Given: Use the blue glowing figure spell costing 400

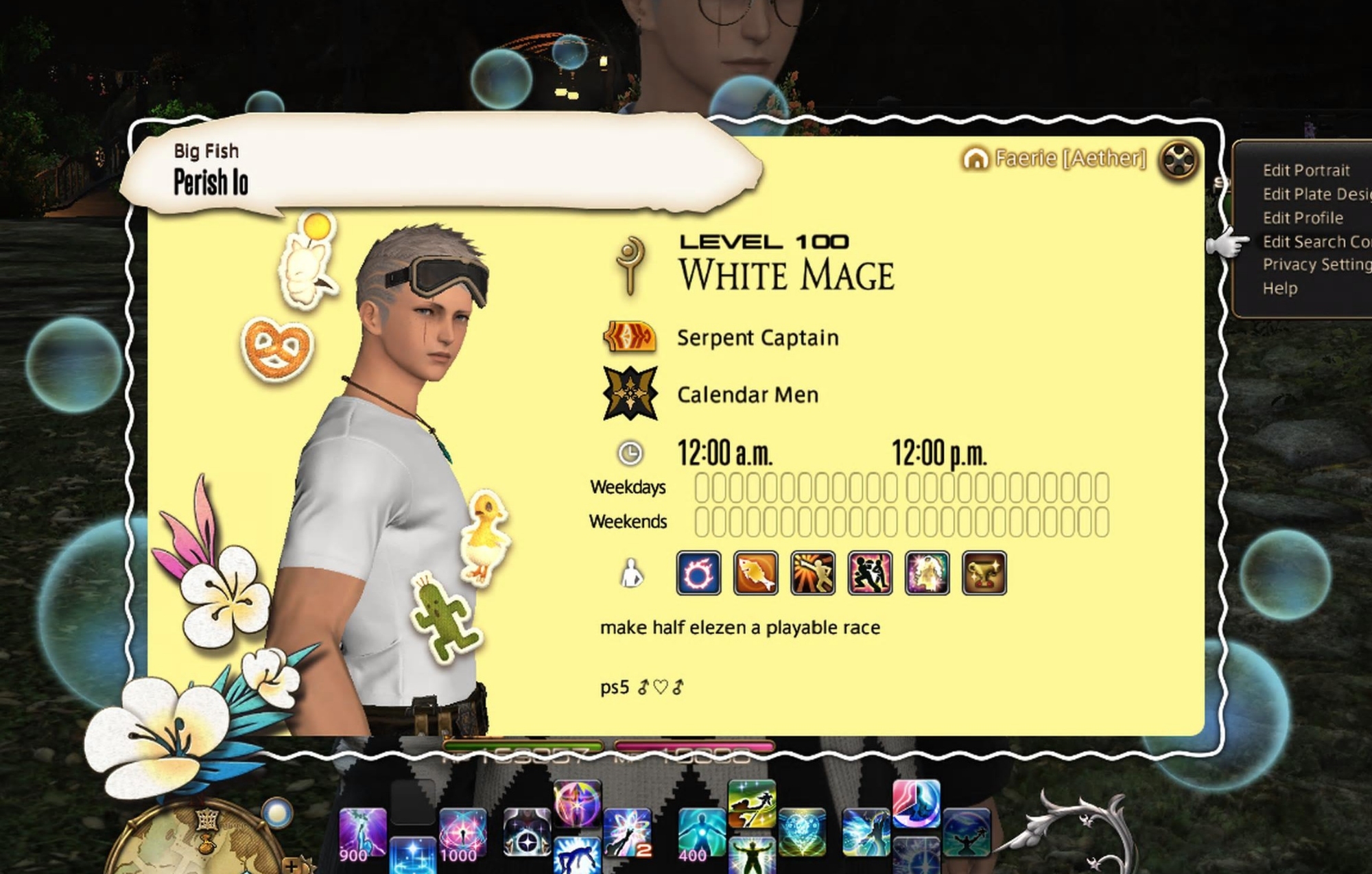Looking at the screenshot, I should [x=701, y=833].
